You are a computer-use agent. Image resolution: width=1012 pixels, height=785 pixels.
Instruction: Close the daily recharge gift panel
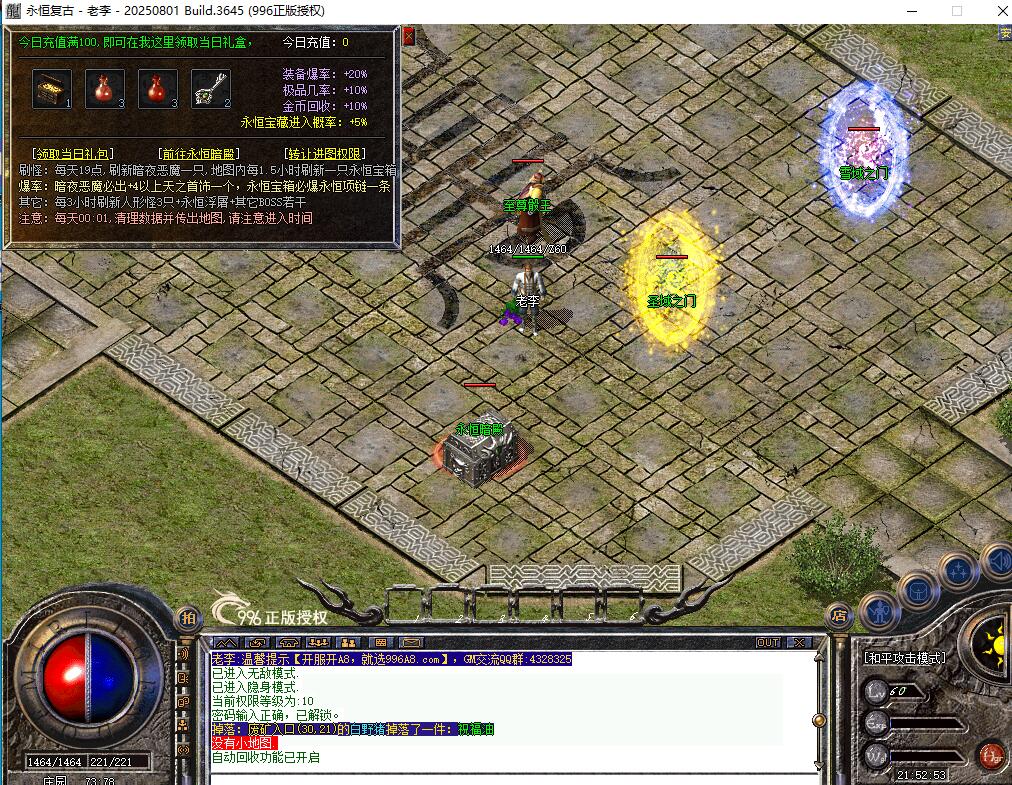coord(408,36)
